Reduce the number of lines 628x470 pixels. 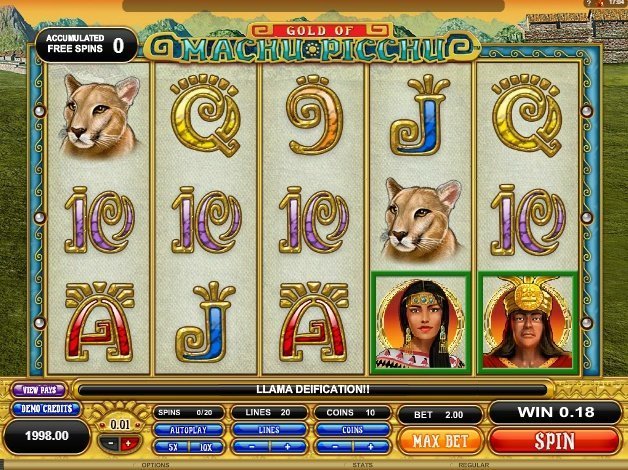[250, 446]
